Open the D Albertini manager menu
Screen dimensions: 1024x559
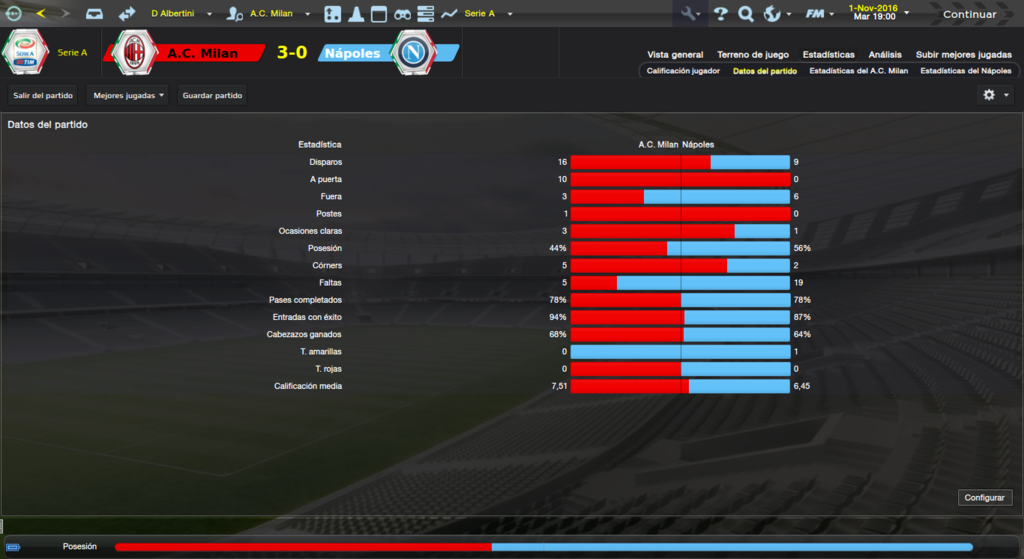(x=181, y=14)
